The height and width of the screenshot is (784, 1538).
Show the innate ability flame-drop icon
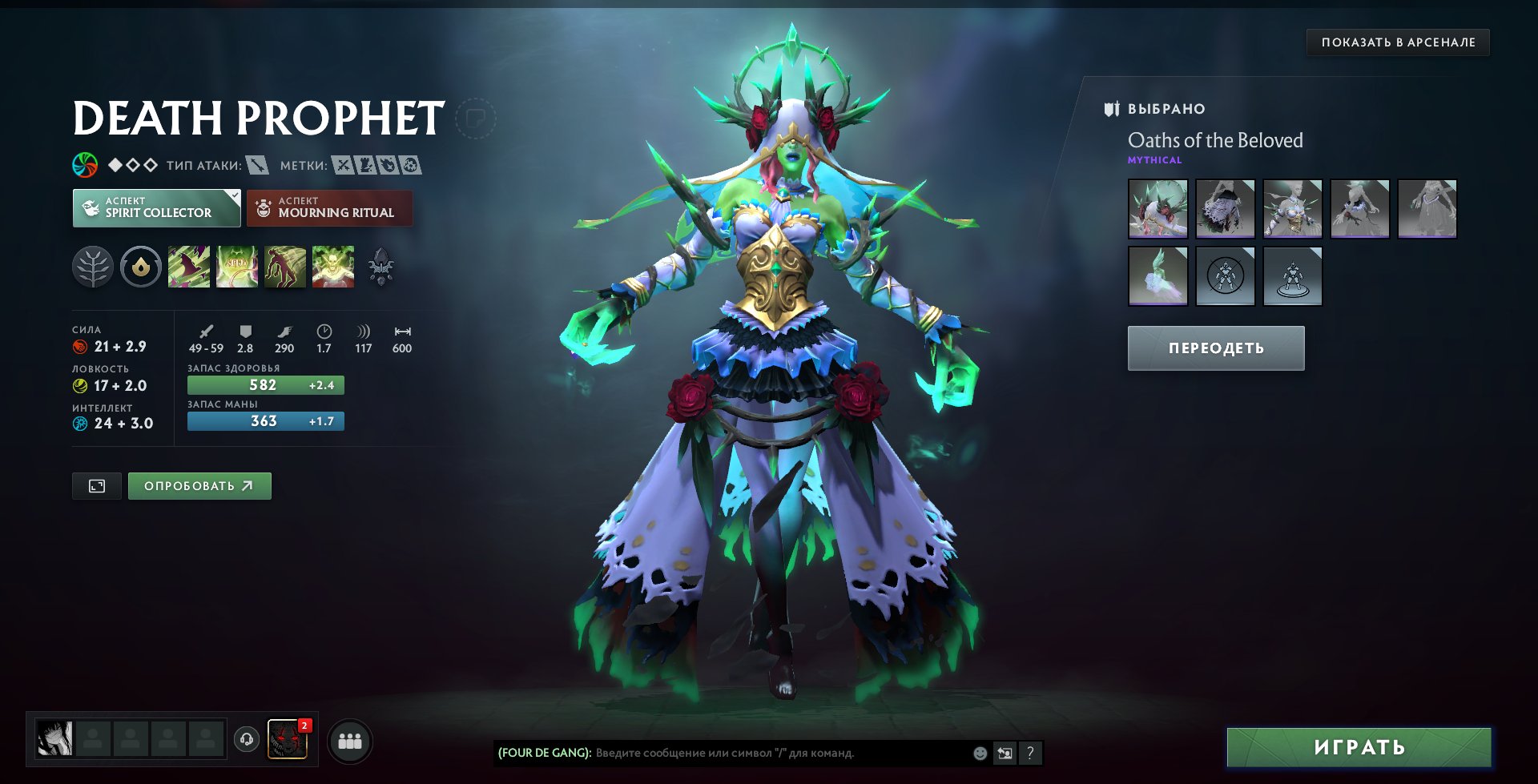pos(141,267)
